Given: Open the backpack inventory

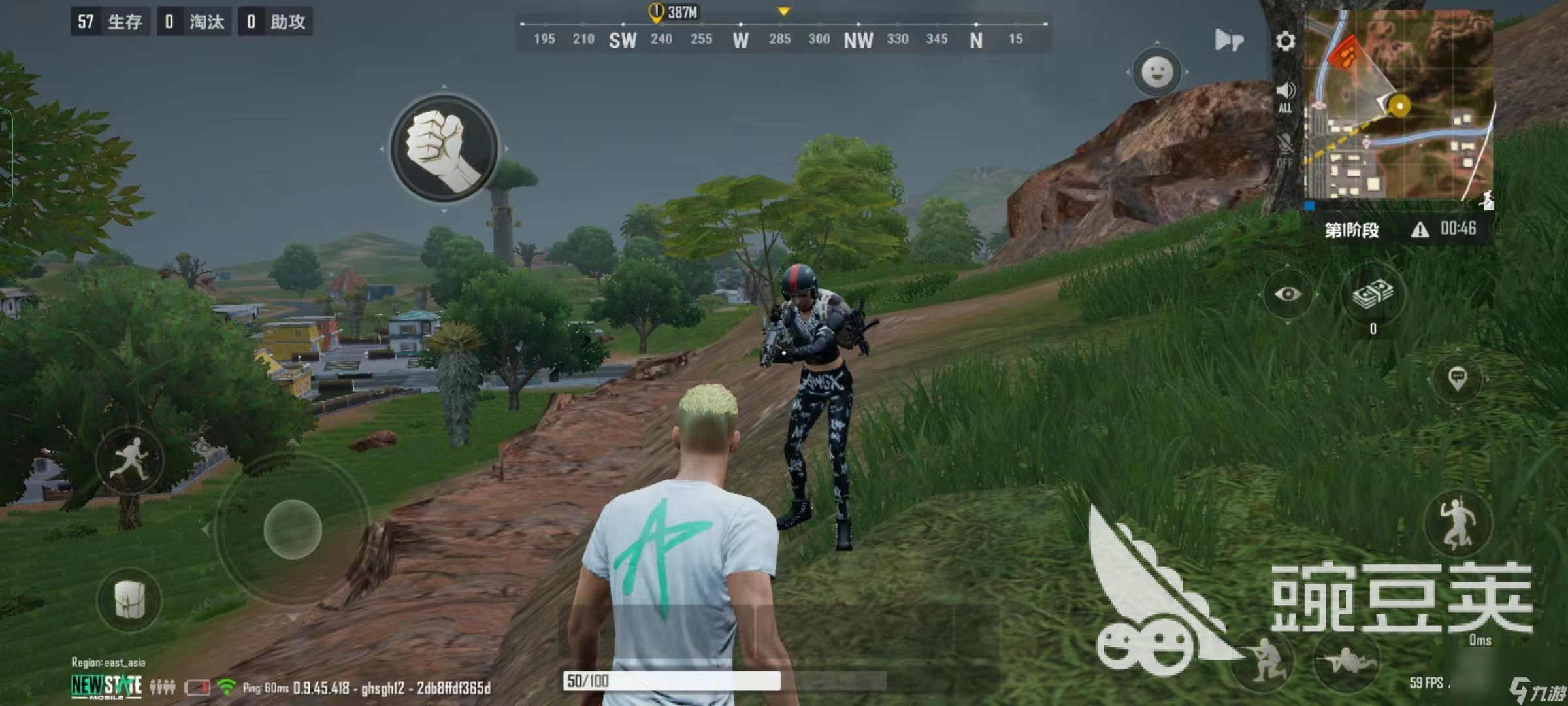Looking at the screenshot, I should click(x=129, y=599).
